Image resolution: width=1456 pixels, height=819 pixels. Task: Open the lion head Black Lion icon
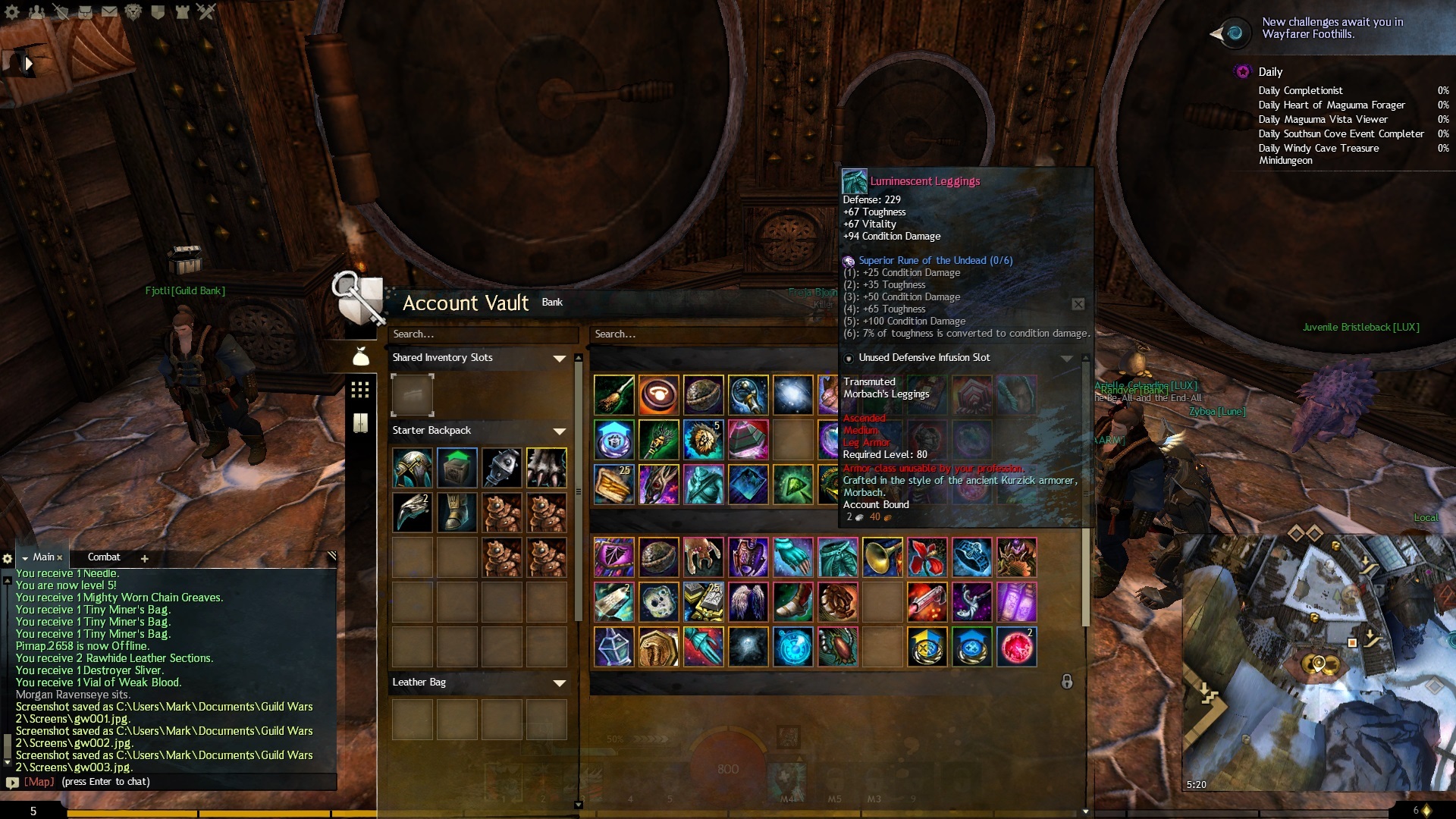(133, 12)
